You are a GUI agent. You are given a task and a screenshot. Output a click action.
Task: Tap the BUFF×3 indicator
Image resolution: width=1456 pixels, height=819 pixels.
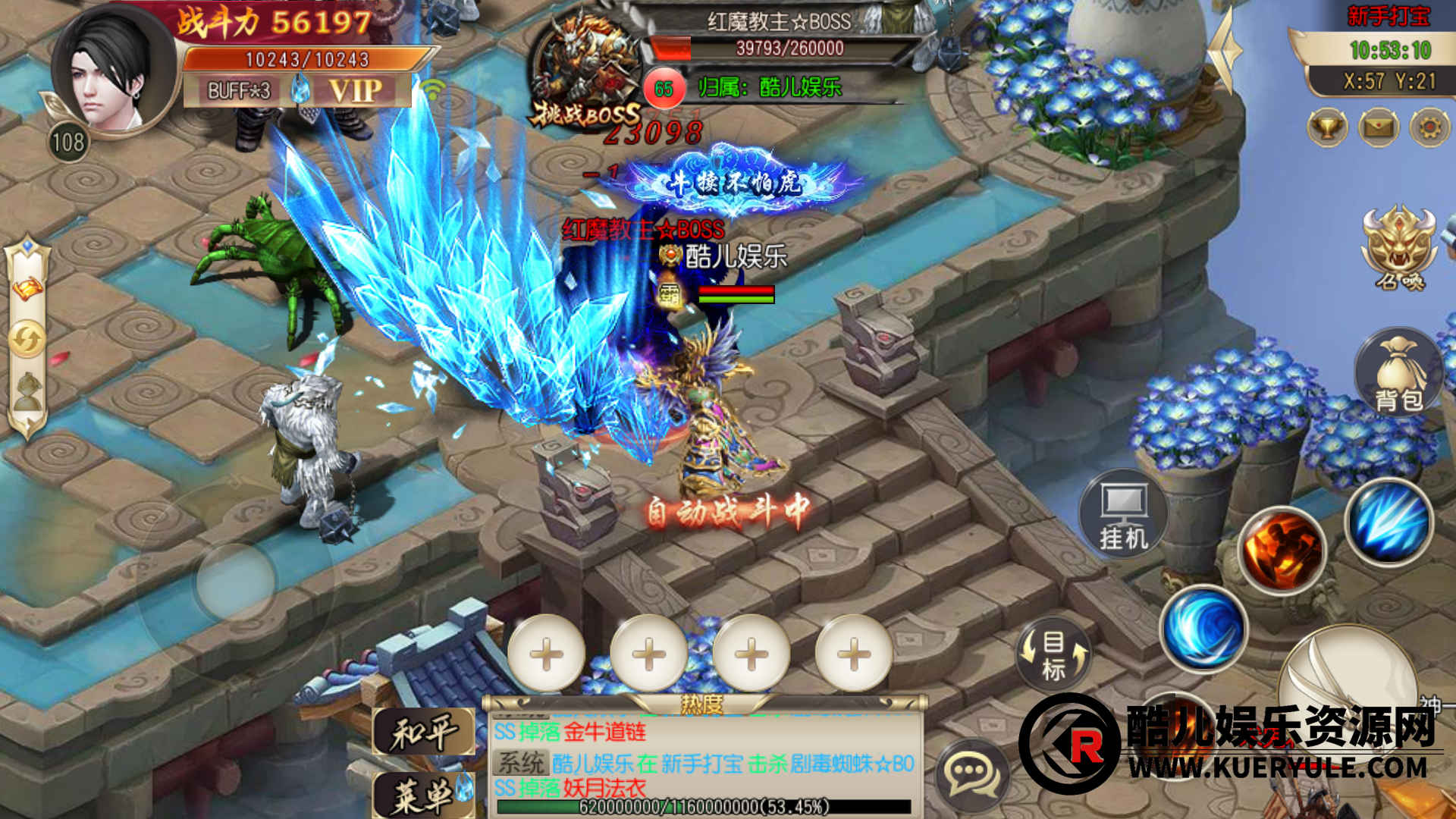pos(239,91)
